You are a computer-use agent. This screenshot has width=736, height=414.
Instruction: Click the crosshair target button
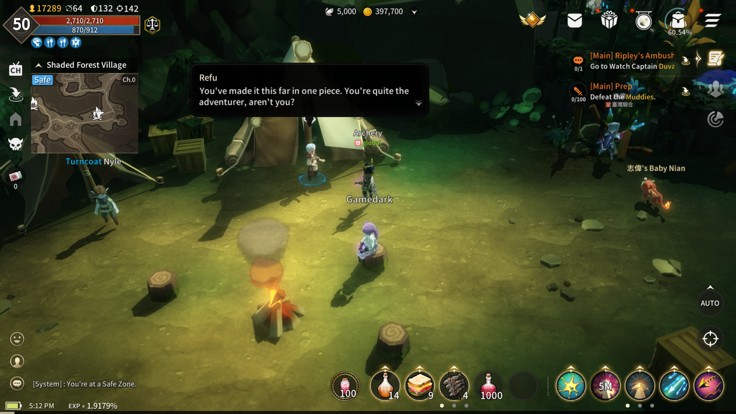(710, 339)
